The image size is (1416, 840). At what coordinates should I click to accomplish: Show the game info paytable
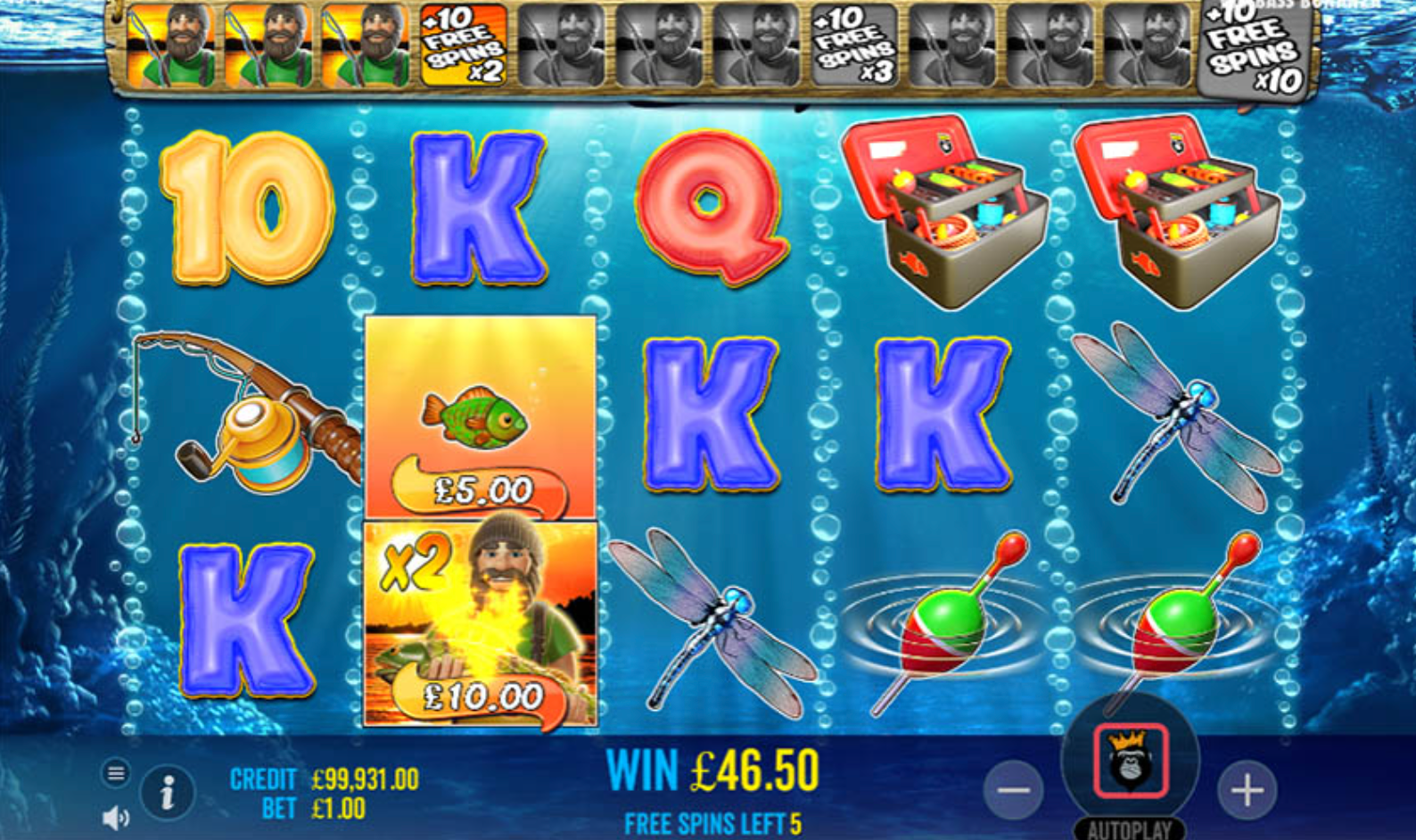point(167,792)
